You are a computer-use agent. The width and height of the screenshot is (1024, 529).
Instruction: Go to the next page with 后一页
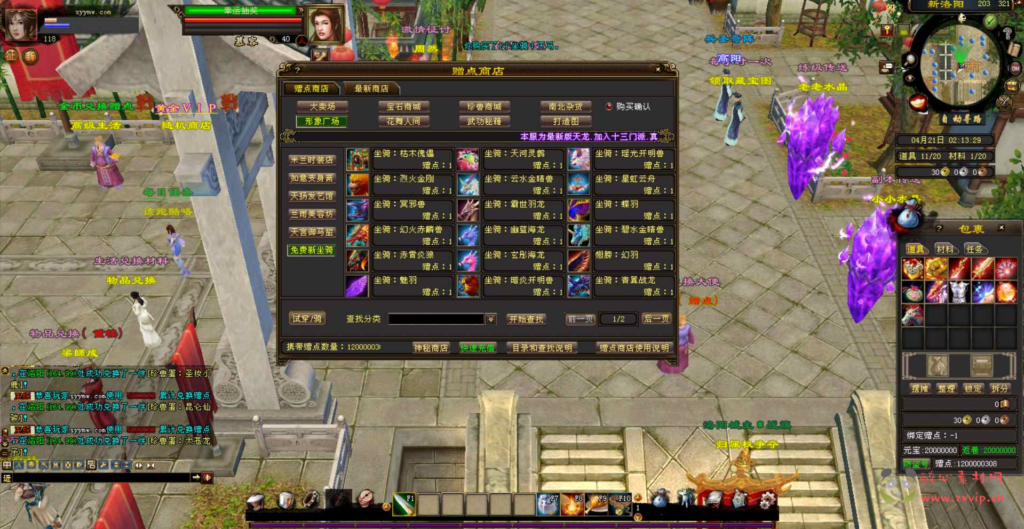[656, 319]
